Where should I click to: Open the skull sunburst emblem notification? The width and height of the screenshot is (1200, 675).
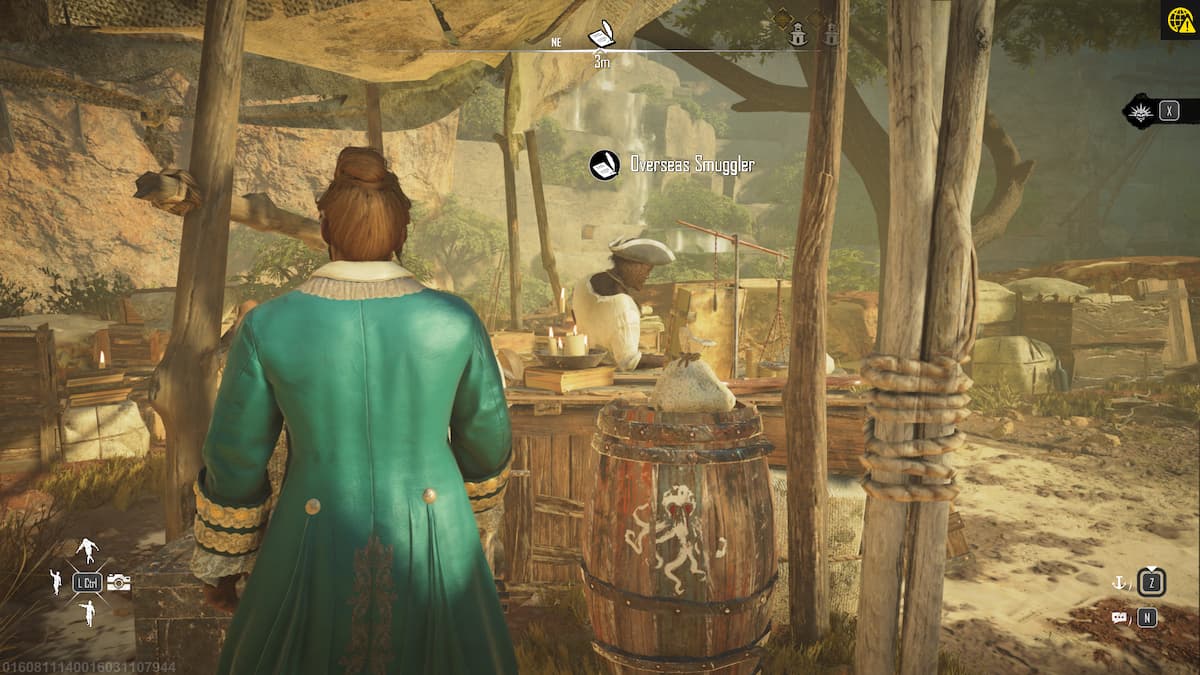coord(1140,110)
